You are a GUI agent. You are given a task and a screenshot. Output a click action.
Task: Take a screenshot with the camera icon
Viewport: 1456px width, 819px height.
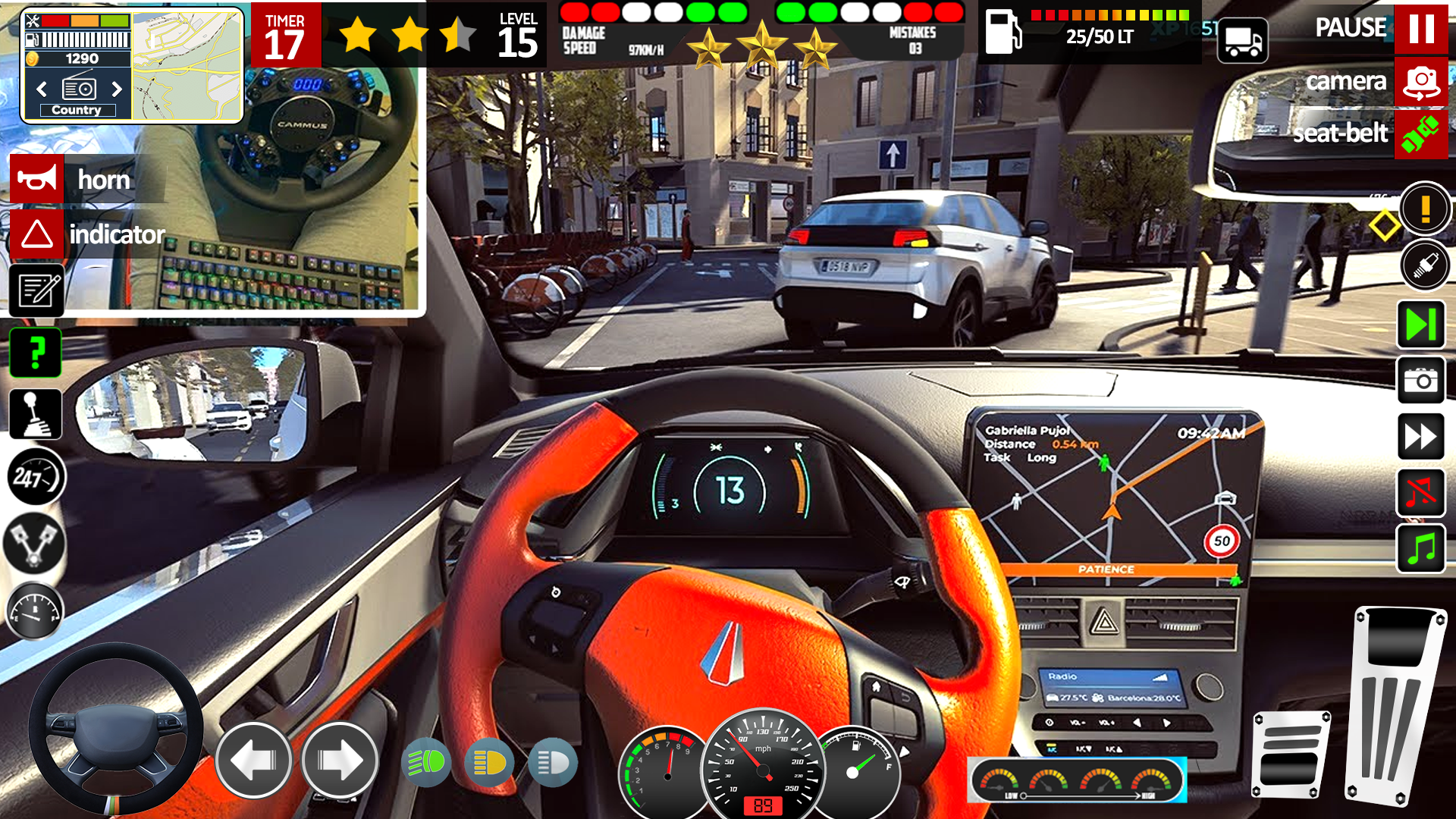coord(1420,380)
